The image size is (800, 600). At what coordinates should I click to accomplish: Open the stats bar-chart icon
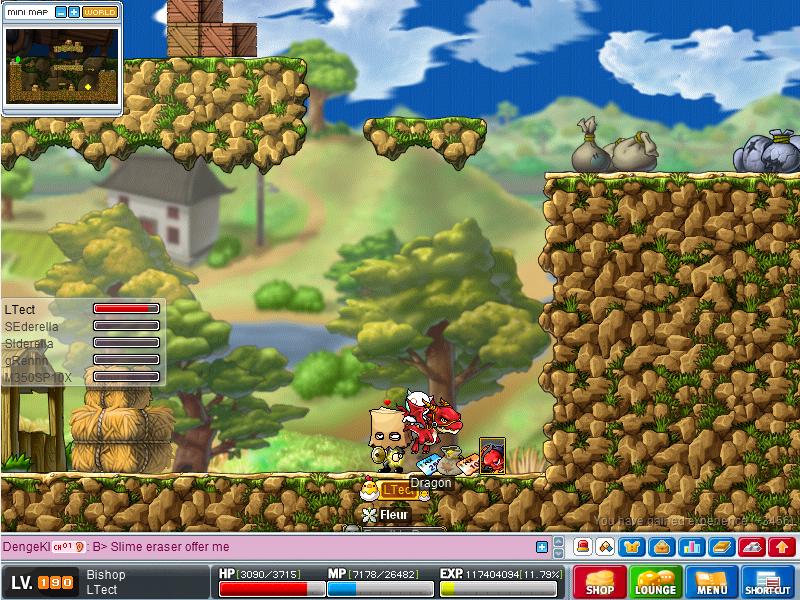click(x=689, y=547)
